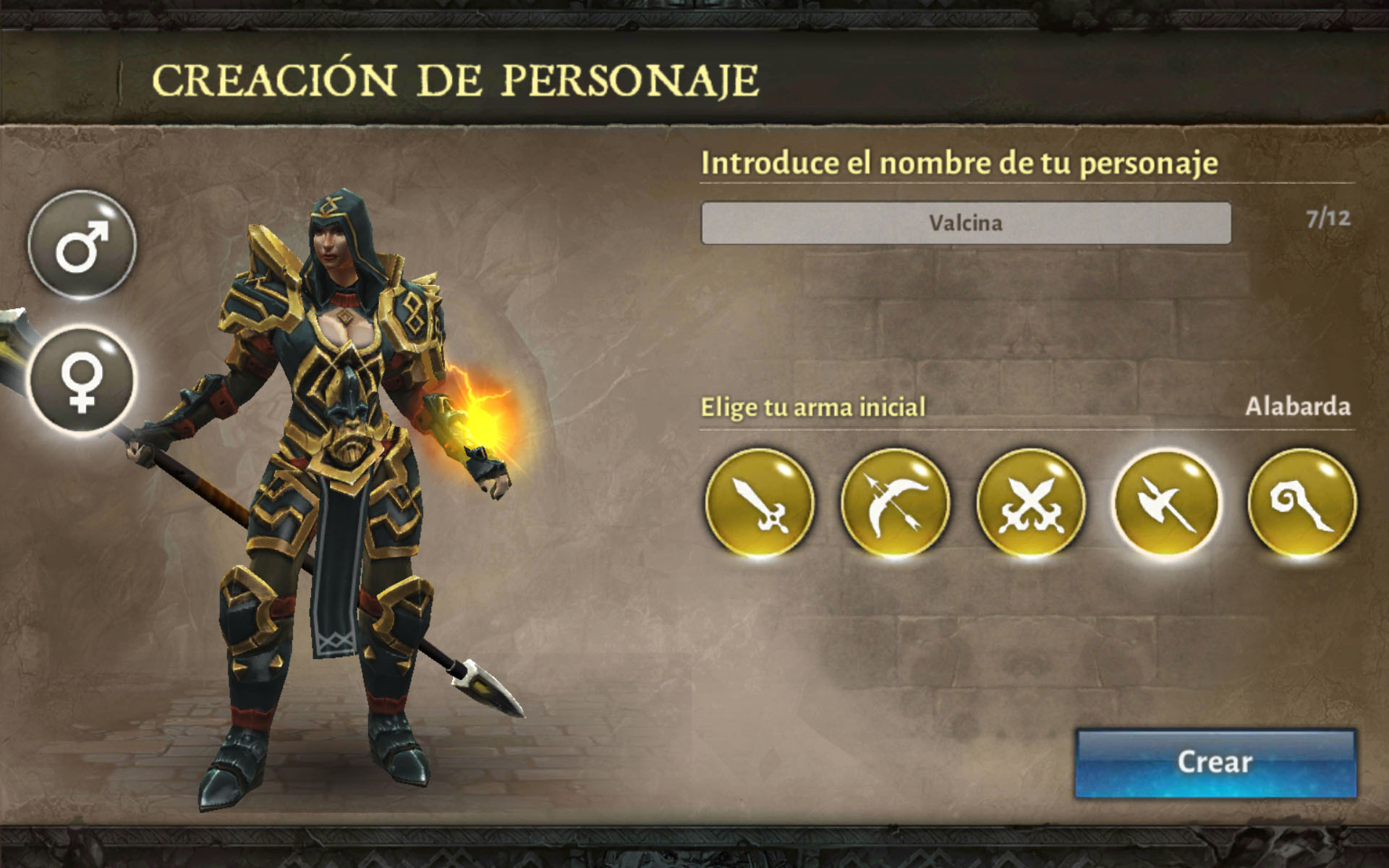Confirm character with the Crear button
The height and width of the screenshot is (868, 1389).
pyautogui.click(x=1215, y=762)
